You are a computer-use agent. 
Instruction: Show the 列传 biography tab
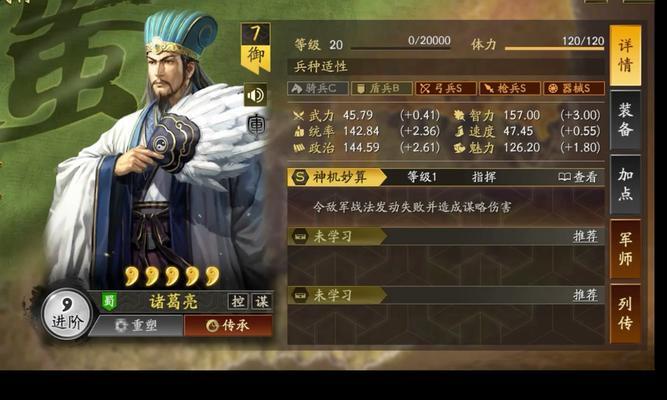coord(625,312)
